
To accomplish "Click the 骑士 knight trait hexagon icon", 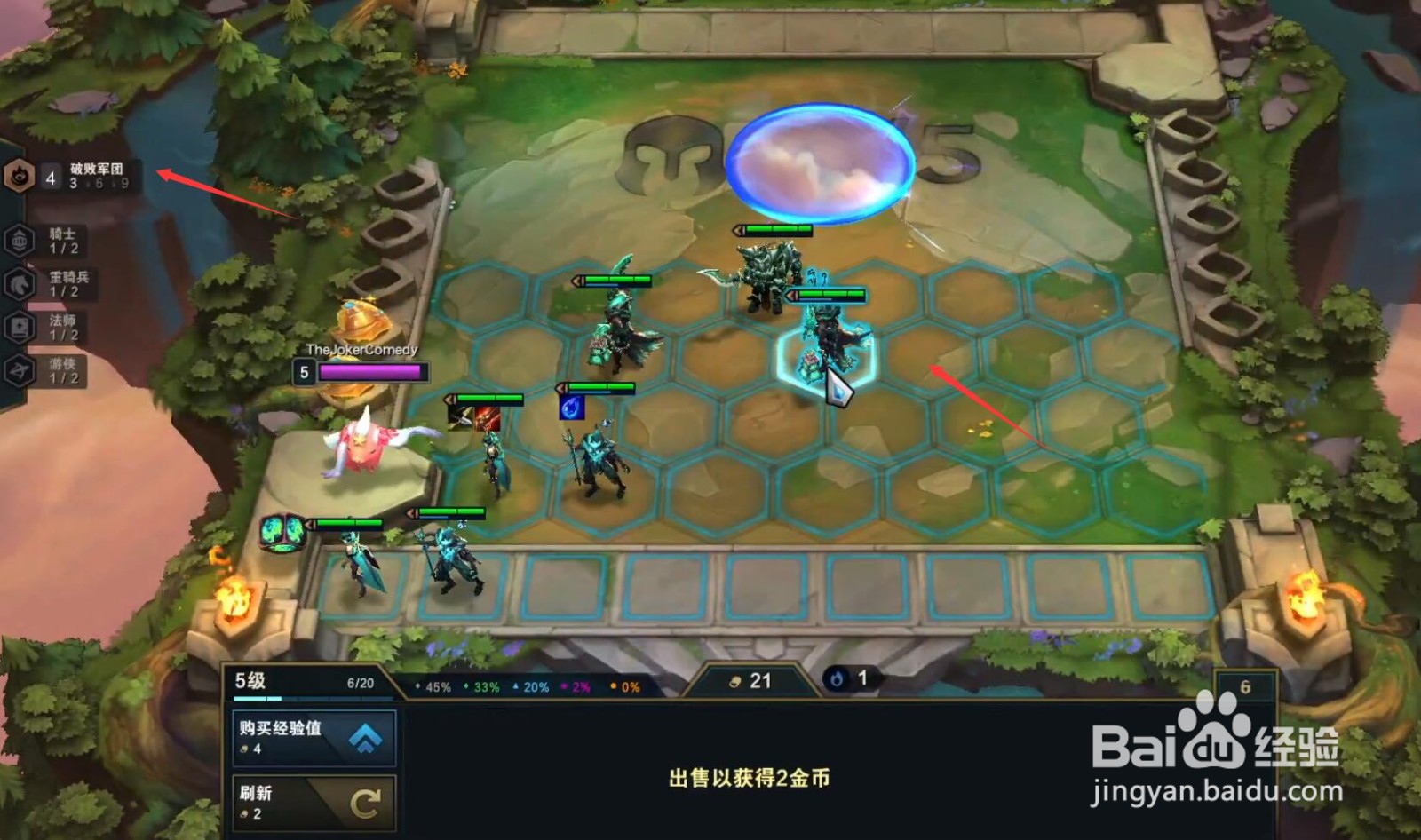I will click(x=20, y=240).
